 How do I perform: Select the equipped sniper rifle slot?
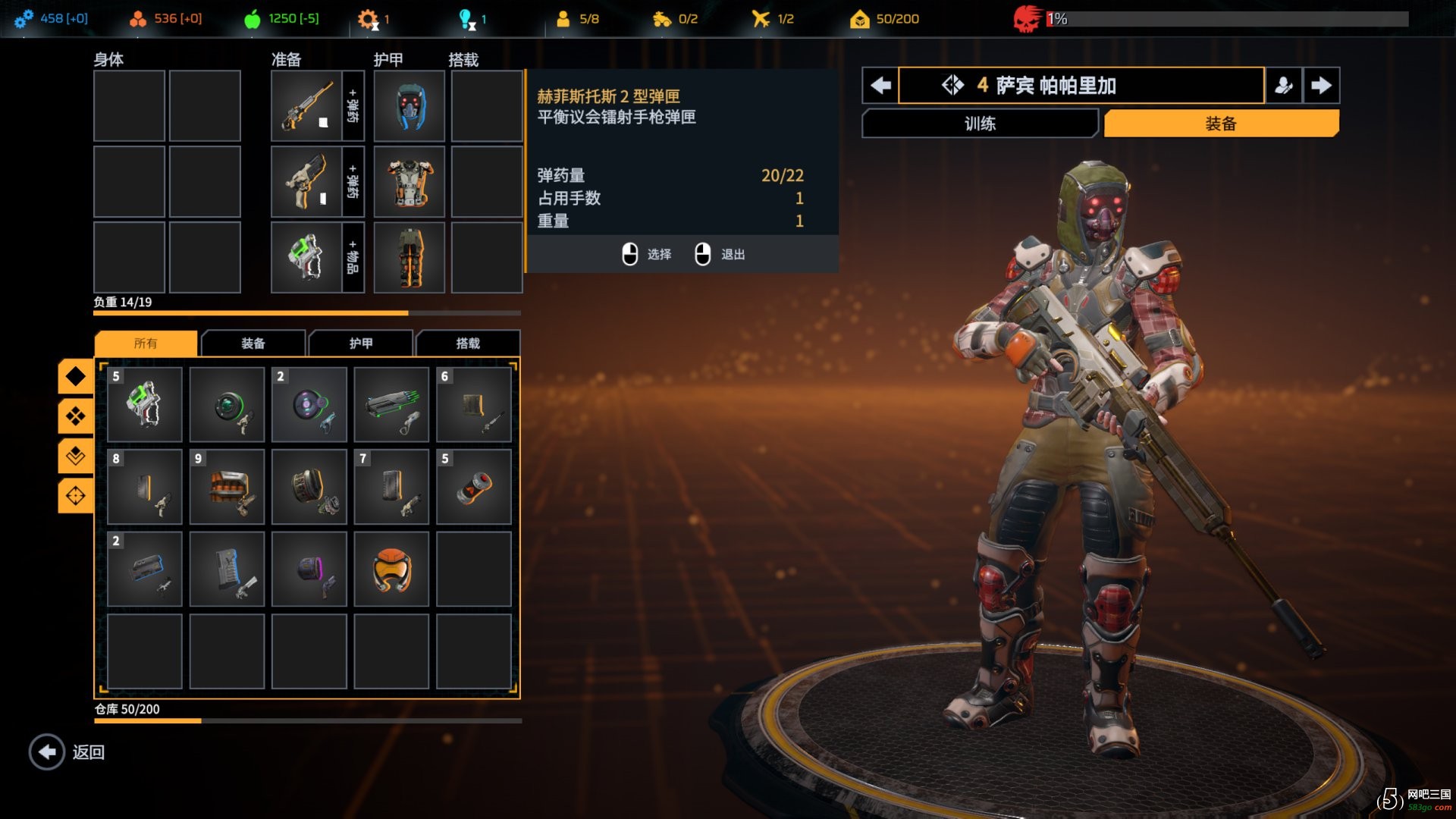coord(306,106)
